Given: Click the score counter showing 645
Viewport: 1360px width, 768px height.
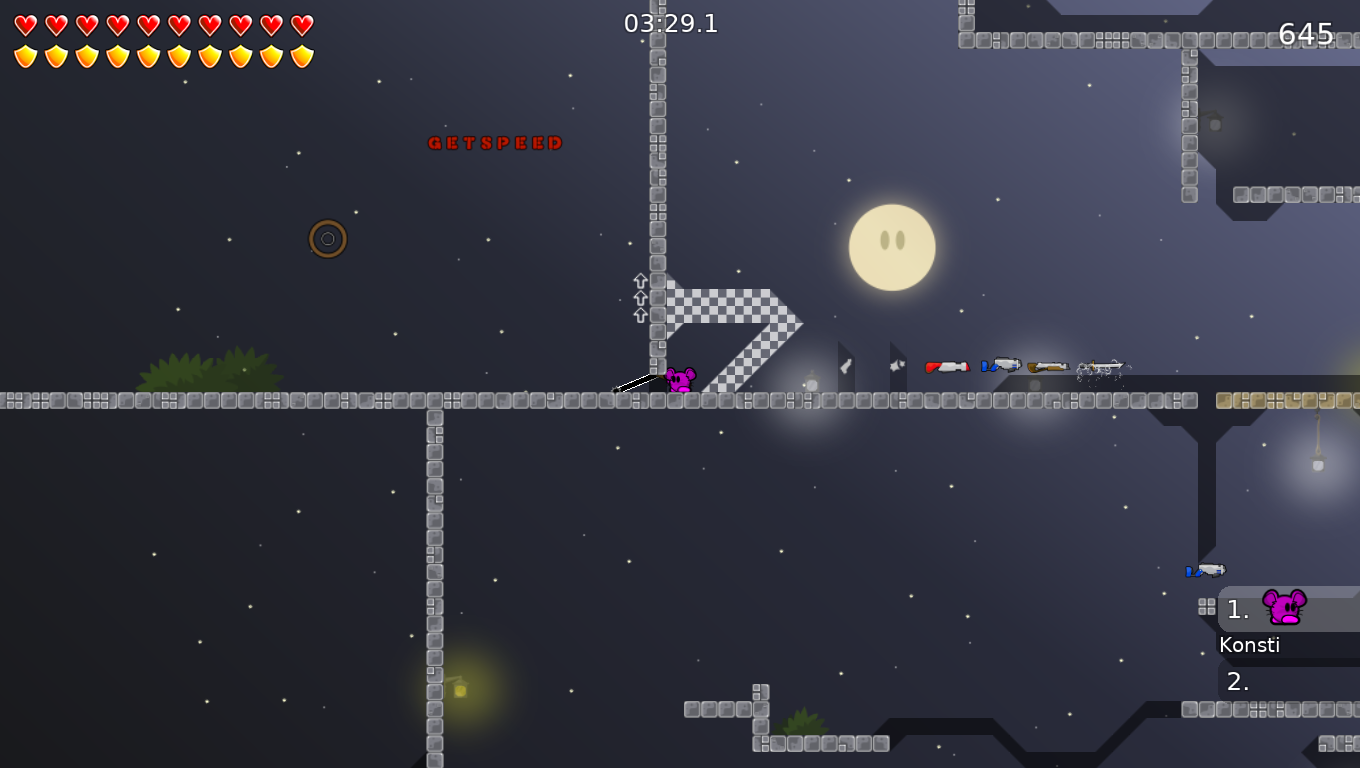Looking at the screenshot, I should coord(1305,35).
